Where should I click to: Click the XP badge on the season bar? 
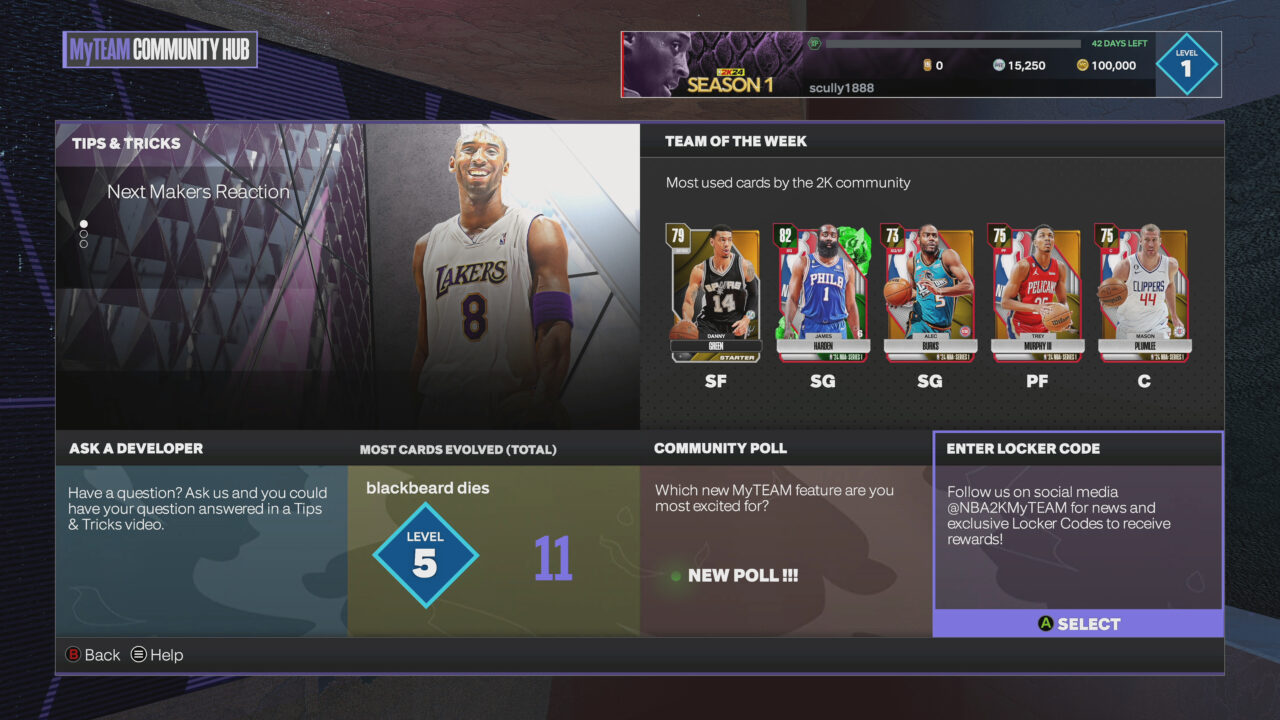[x=813, y=43]
